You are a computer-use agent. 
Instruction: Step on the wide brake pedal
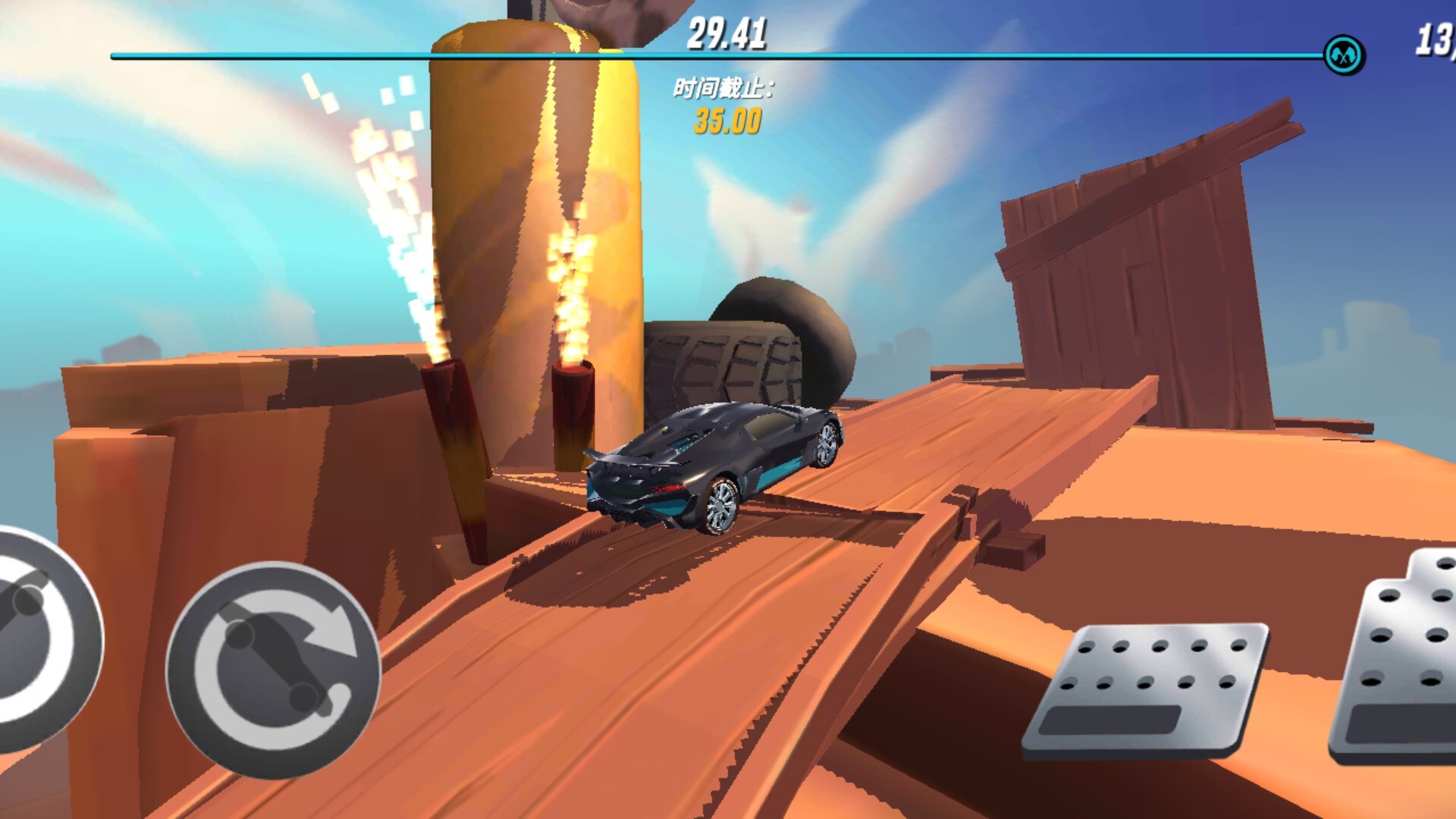coord(1147,689)
